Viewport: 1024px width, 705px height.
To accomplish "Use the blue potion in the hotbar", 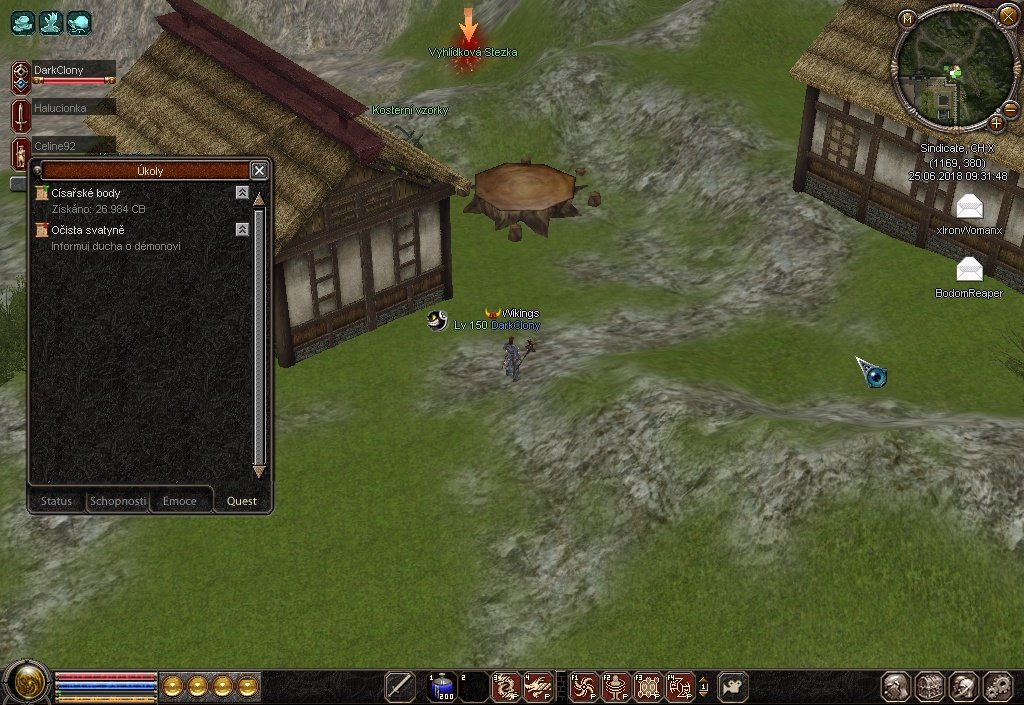I will point(442,686).
